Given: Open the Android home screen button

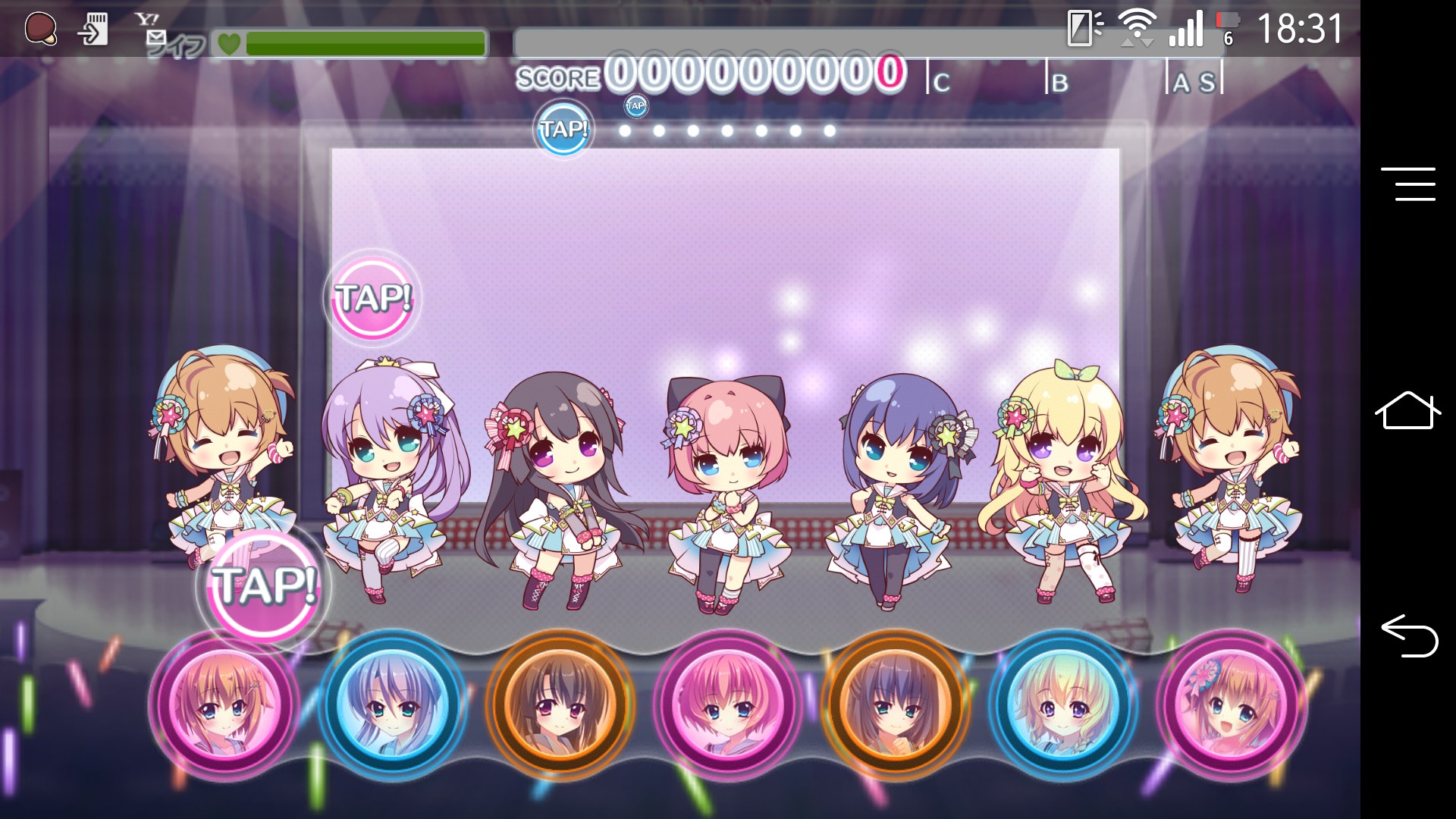Looking at the screenshot, I should point(1407,410).
